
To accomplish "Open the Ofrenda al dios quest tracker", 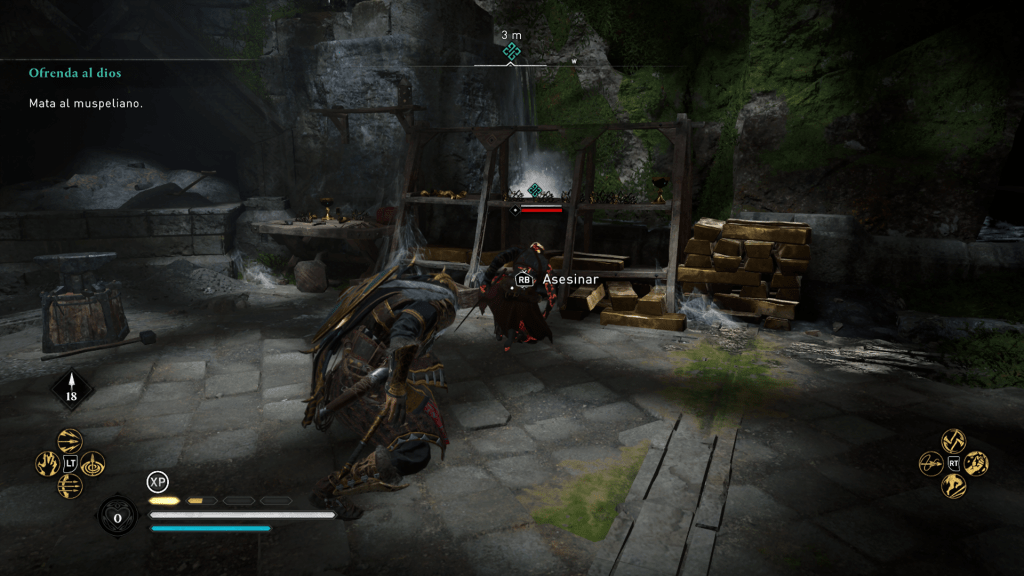I will 75,73.
